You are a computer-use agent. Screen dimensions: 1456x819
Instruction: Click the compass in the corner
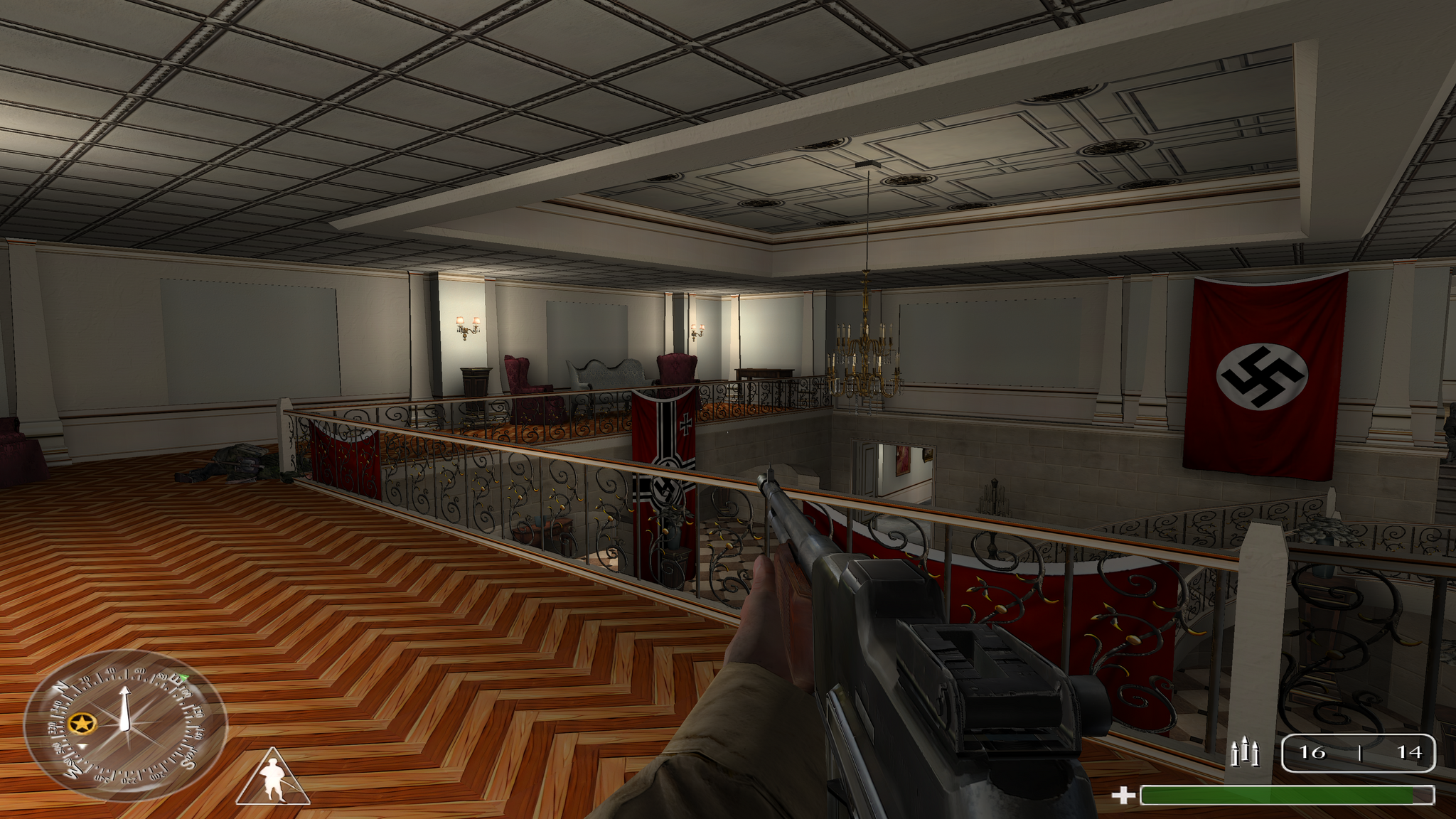(x=126, y=725)
